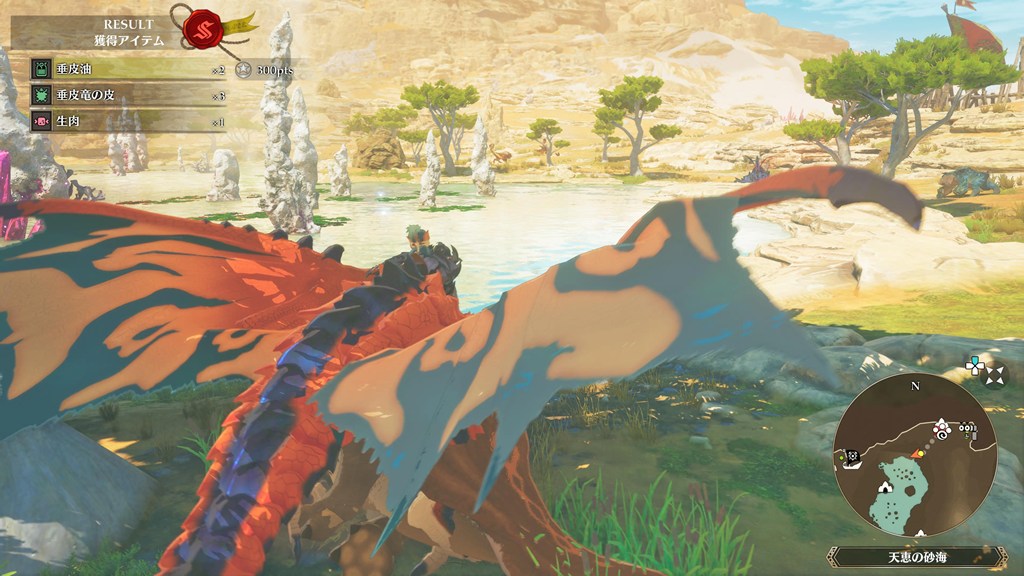Screen dimensions: 1024x576
Task: Click the 天恵の砂海 area name banner
Action: [x=916, y=556]
